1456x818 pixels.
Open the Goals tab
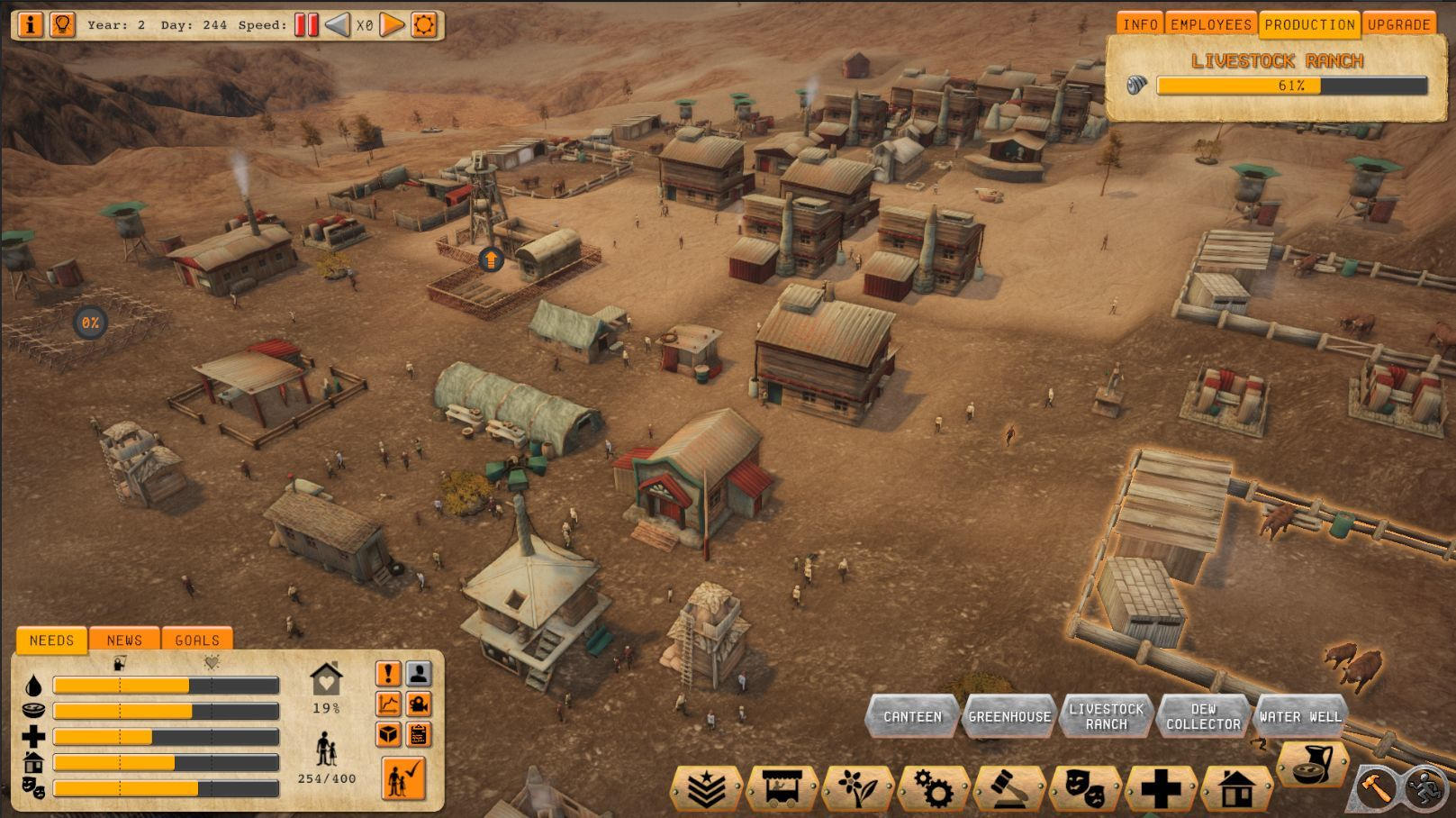(x=197, y=640)
